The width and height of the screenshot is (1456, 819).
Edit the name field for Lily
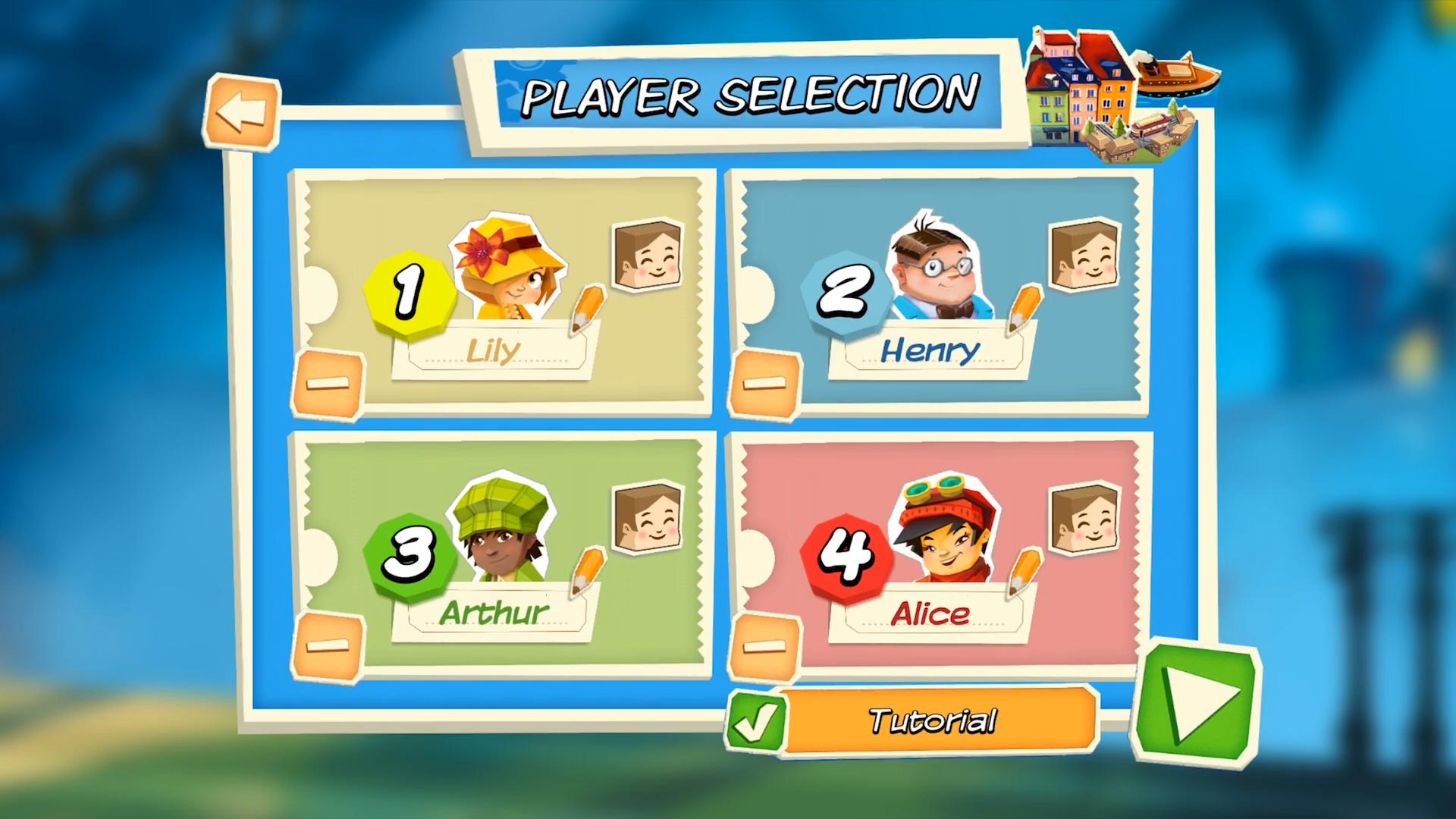click(x=494, y=352)
